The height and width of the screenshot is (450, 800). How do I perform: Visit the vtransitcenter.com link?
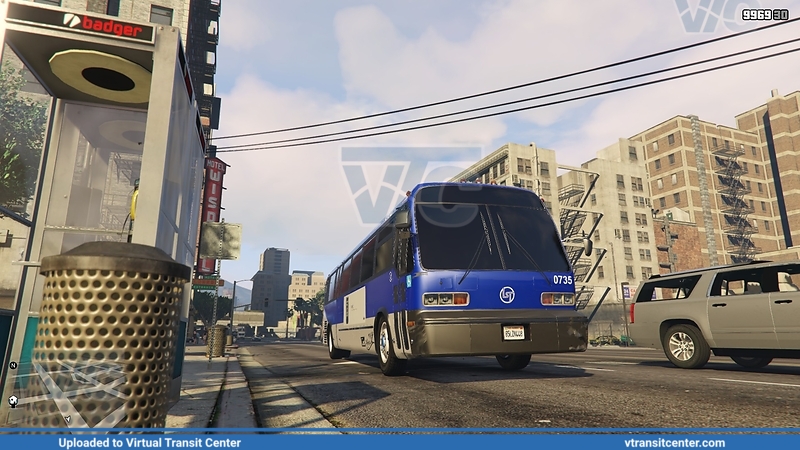pyautogui.click(x=674, y=442)
